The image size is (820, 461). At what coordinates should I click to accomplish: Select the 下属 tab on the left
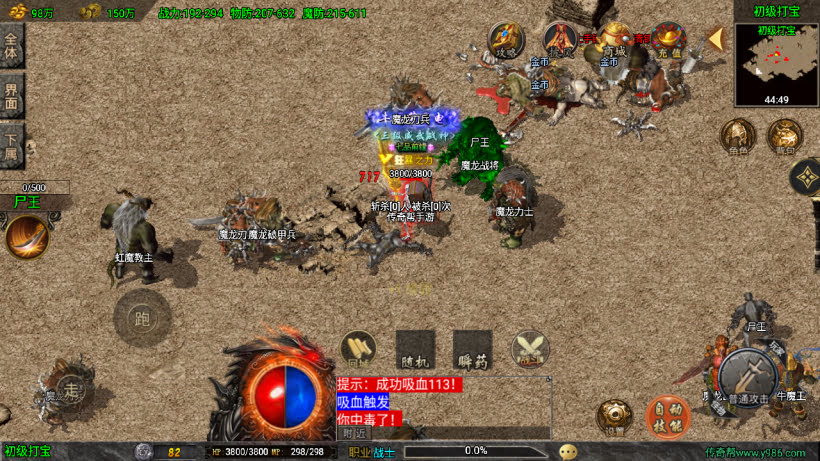[x=12, y=145]
